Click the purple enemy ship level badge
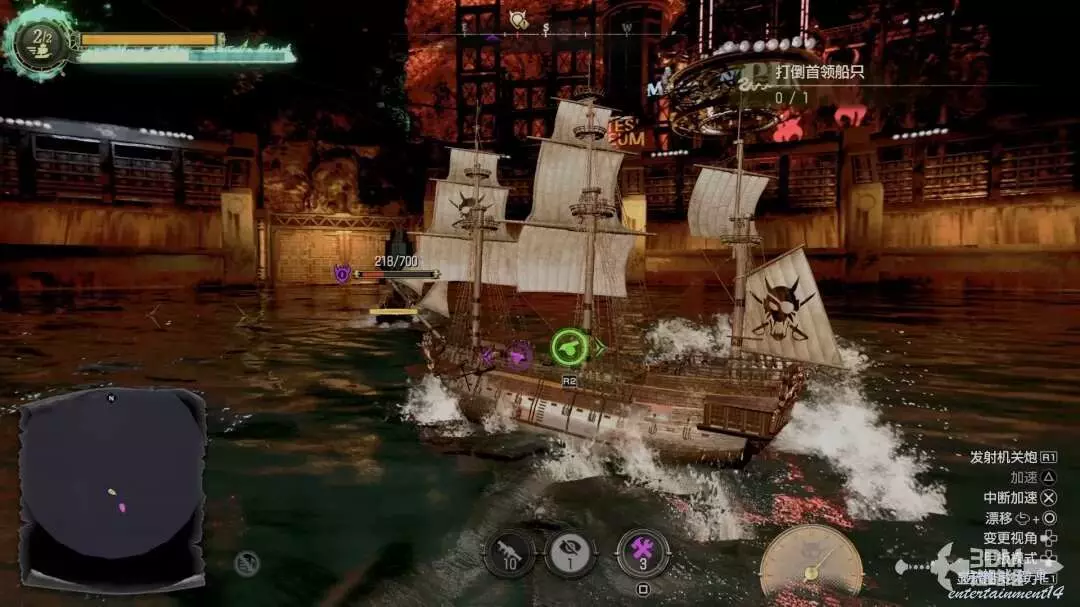Screen dimensions: 1080x607 click(x=342, y=271)
